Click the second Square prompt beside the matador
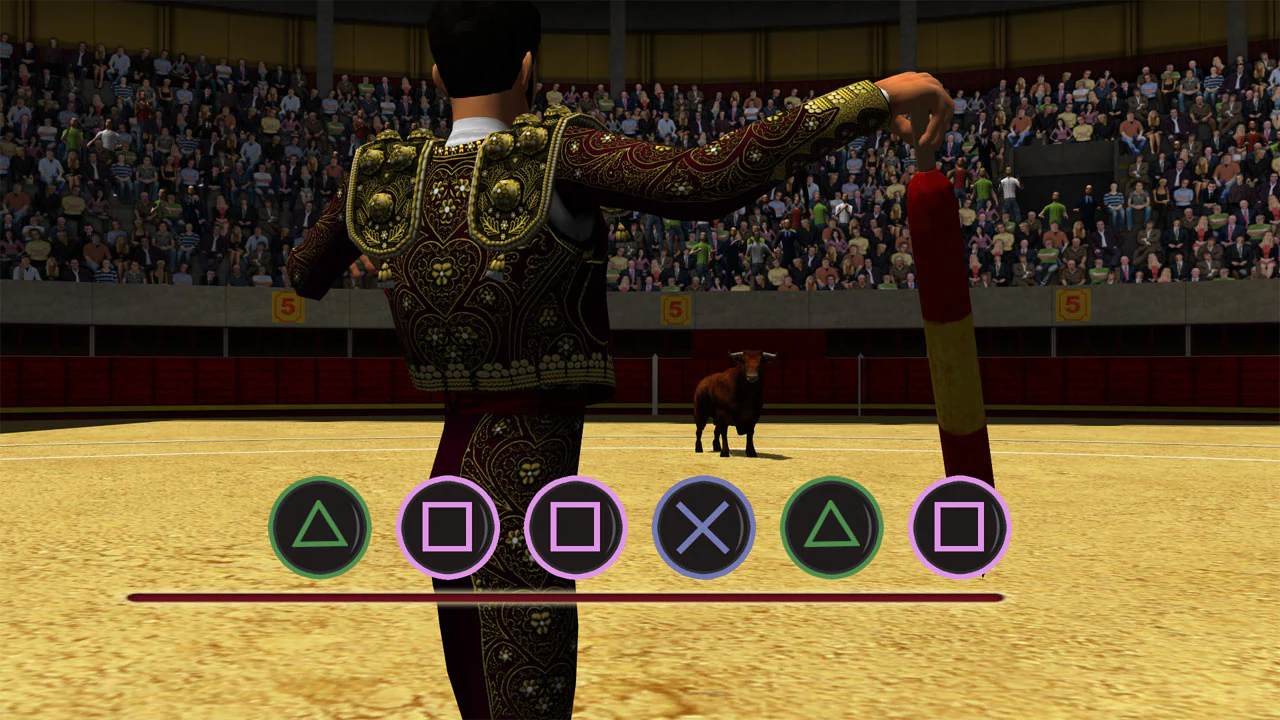The image size is (1280, 720). click(573, 527)
